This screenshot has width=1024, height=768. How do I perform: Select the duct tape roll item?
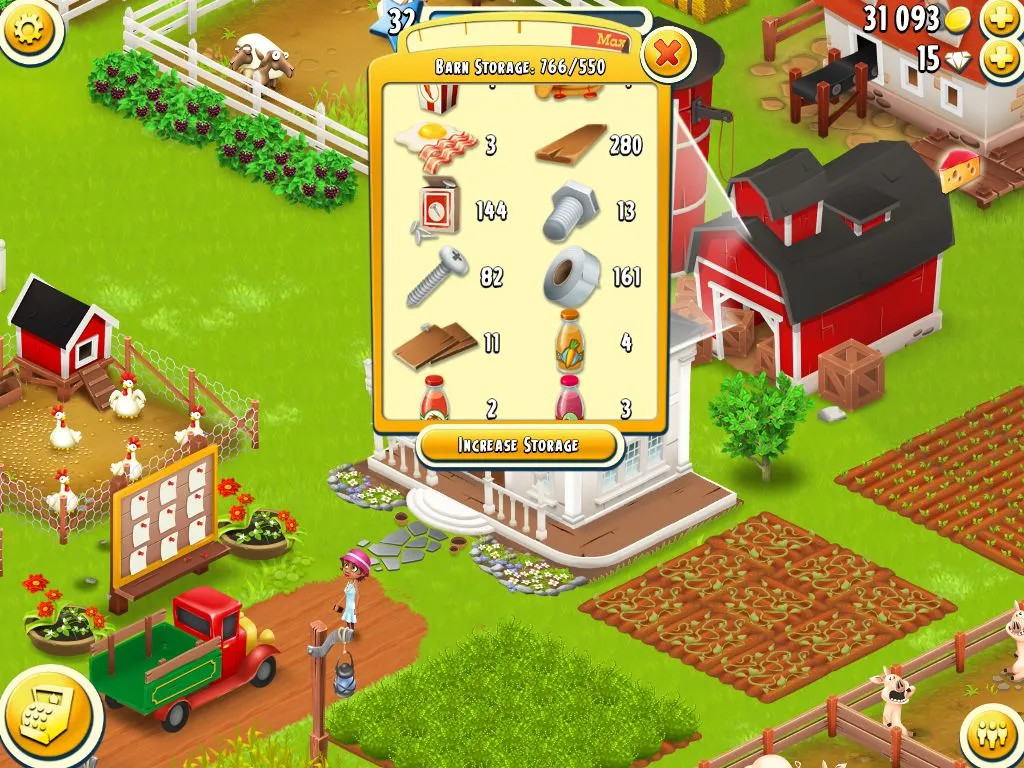(571, 276)
